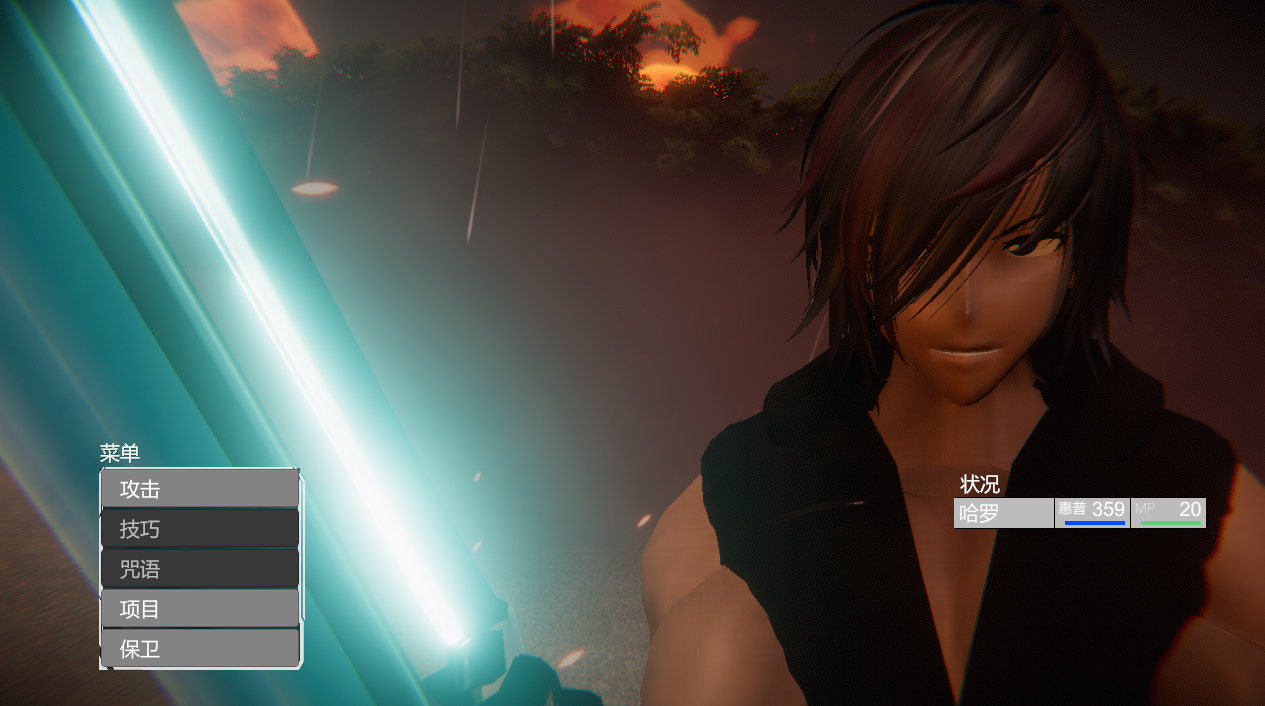The width and height of the screenshot is (1265, 706).
Task: Choose the 咒语 spells entry
Action: click(200, 569)
